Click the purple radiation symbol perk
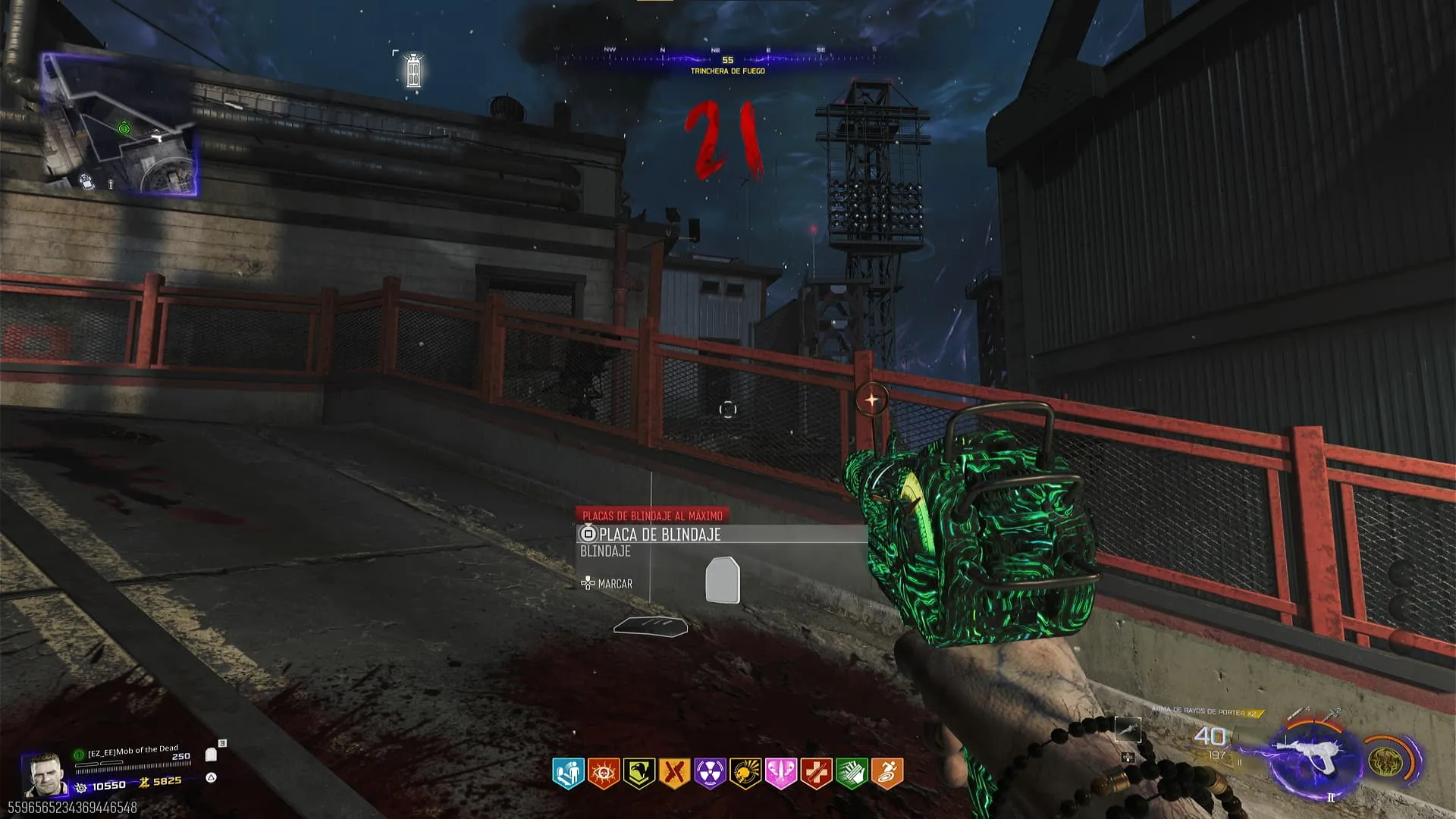The width and height of the screenshot is (1456, 819). [710, 773]
